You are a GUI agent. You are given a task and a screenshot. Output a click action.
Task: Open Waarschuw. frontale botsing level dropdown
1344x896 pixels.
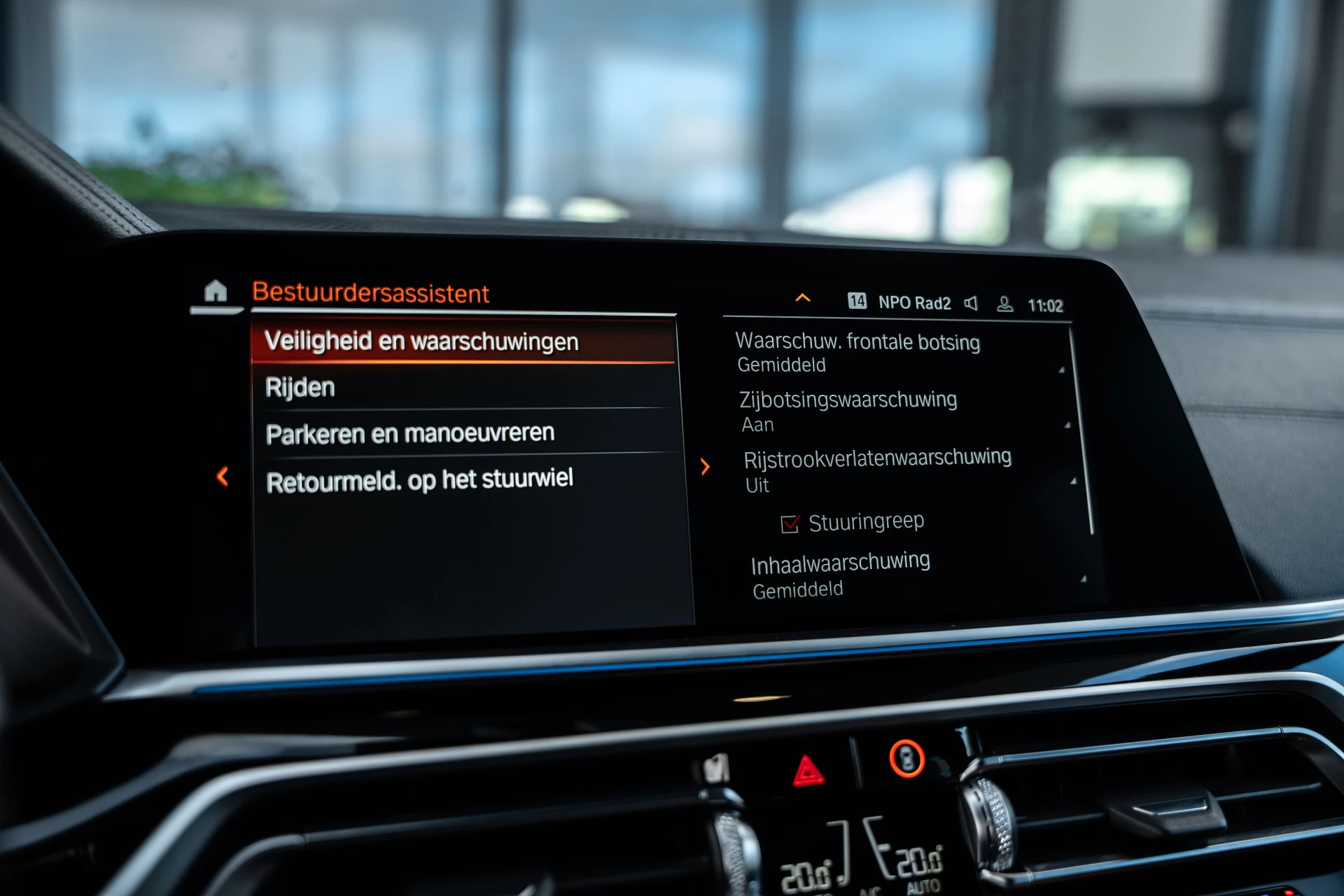coord(858,352)
